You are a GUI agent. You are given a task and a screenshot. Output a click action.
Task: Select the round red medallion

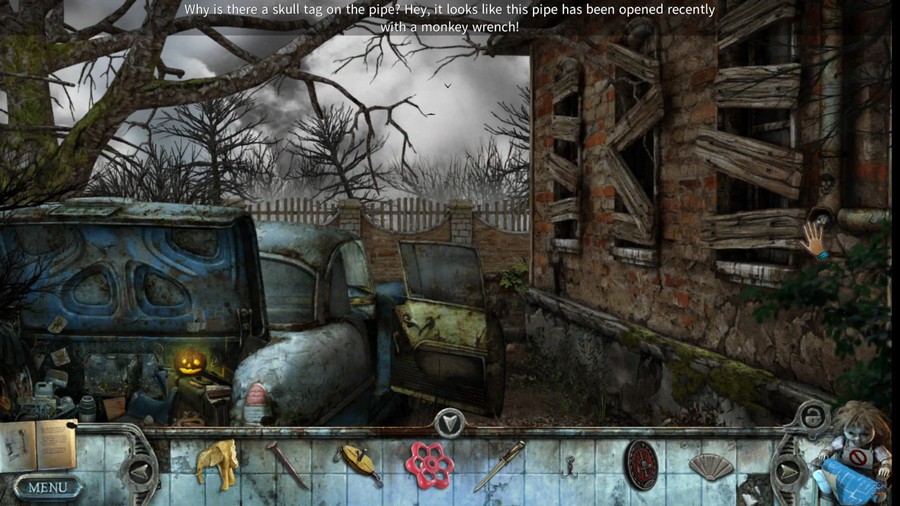pyautogui.click(x=641, y=464)
